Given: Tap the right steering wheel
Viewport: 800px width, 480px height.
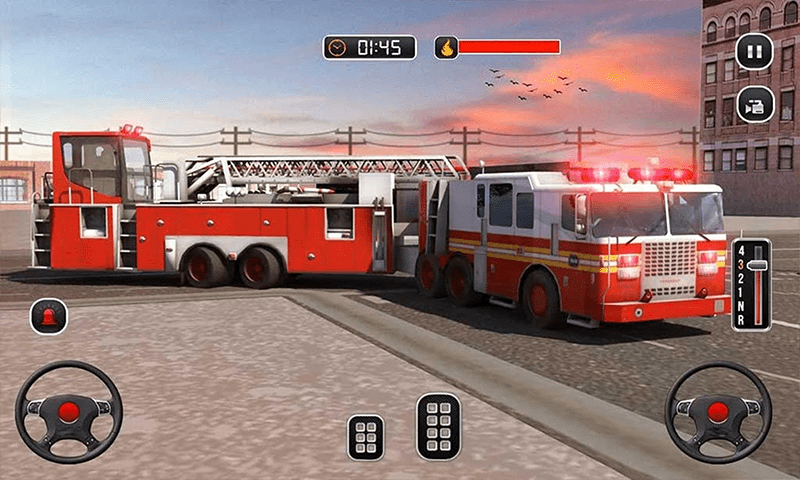Looking at the screenshot, I should (718, 411).
